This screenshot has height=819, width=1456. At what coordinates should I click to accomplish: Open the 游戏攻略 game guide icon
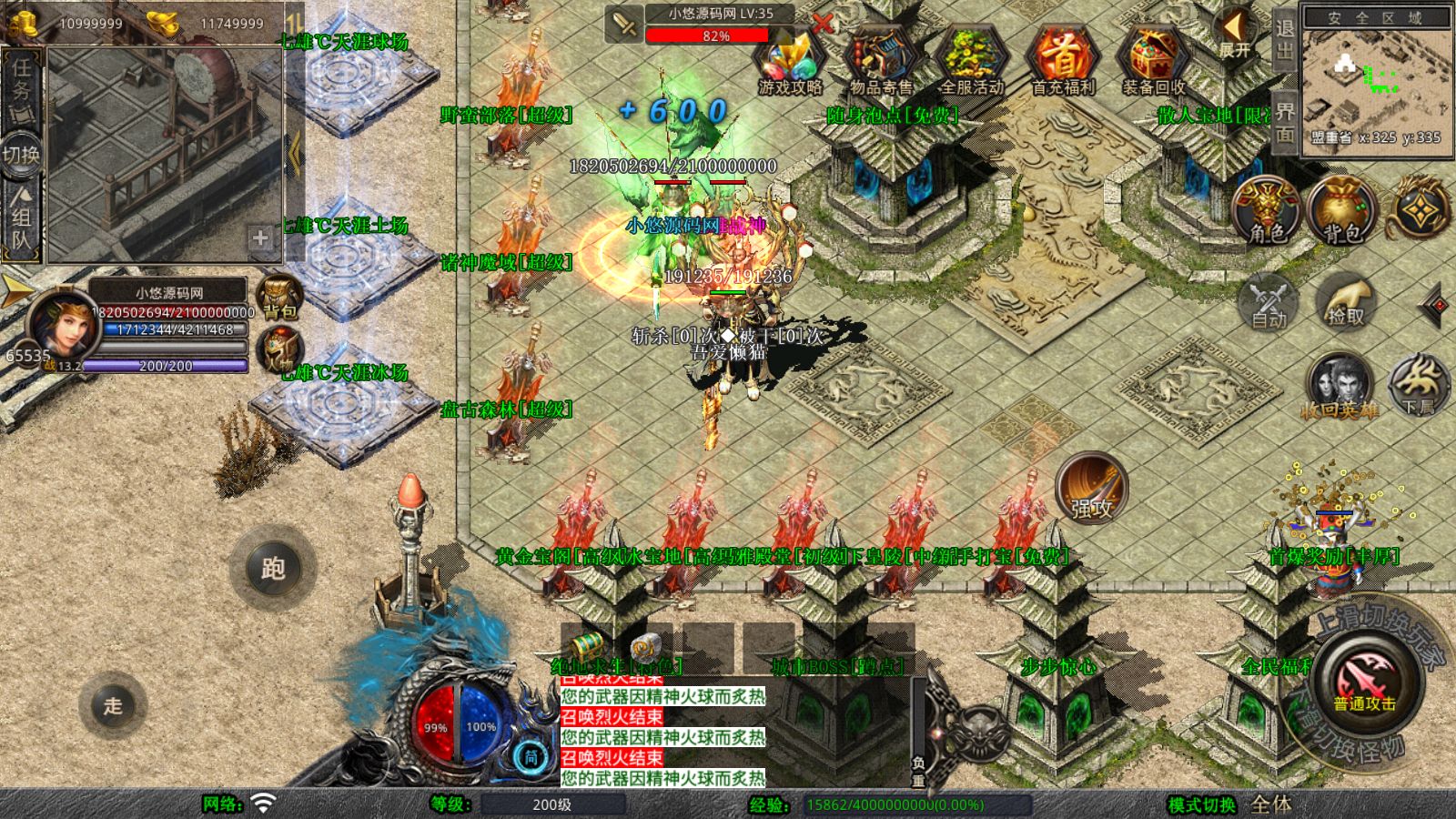pyautogui.click(x=790, y=60)
